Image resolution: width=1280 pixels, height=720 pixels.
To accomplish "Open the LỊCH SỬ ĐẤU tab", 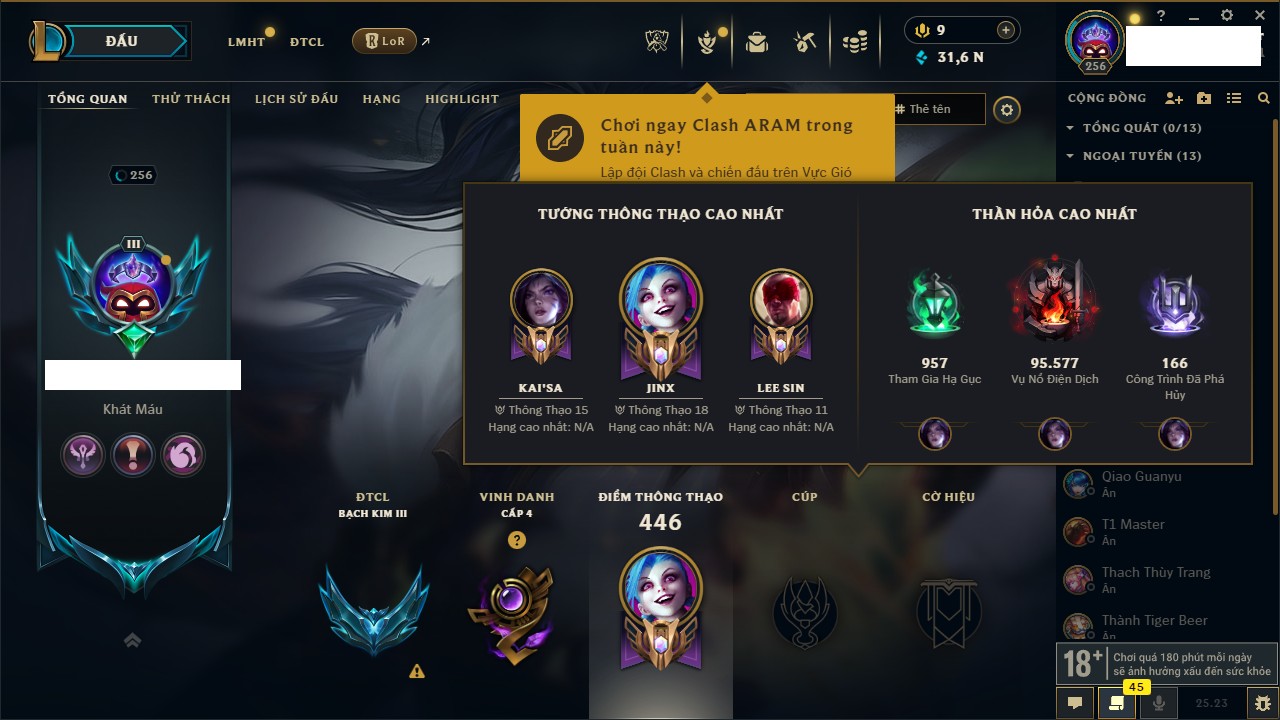I will tap(296, 99).
